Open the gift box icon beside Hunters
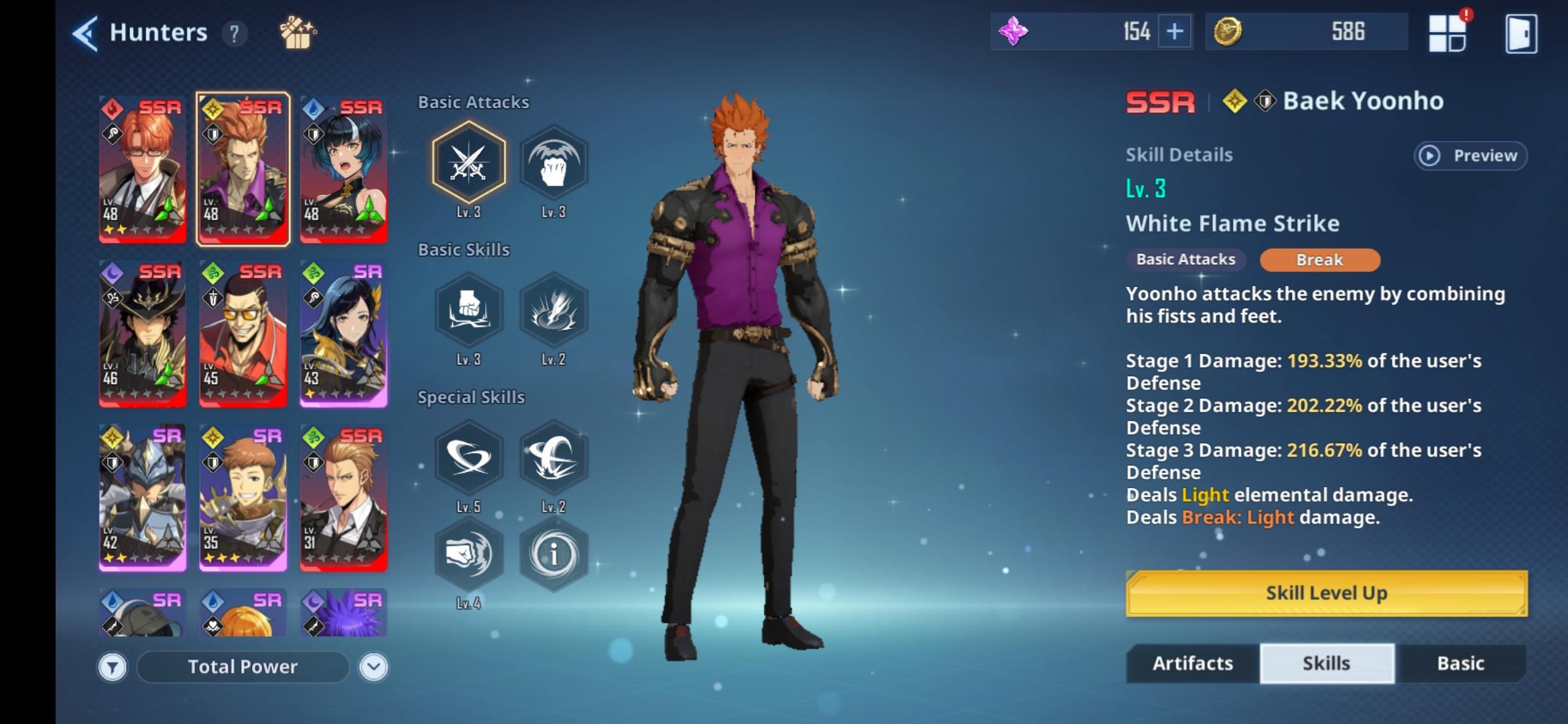The width and height of the screenshot is (1568, 724). [x=297, y=32]
